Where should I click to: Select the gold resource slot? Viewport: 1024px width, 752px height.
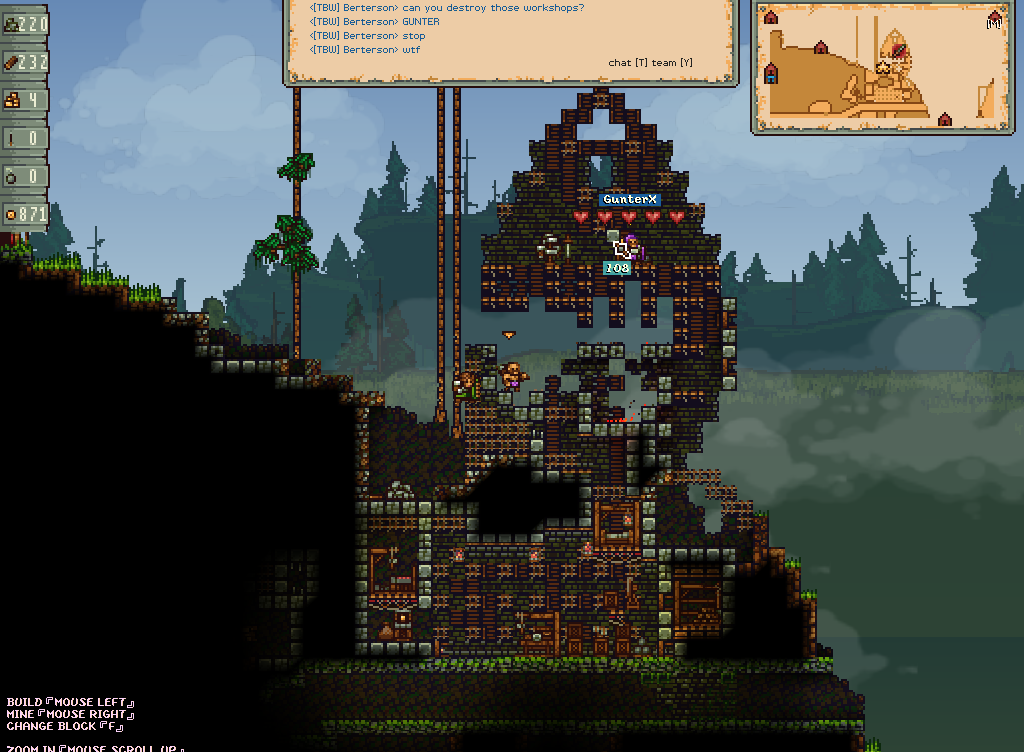(25, 100)
